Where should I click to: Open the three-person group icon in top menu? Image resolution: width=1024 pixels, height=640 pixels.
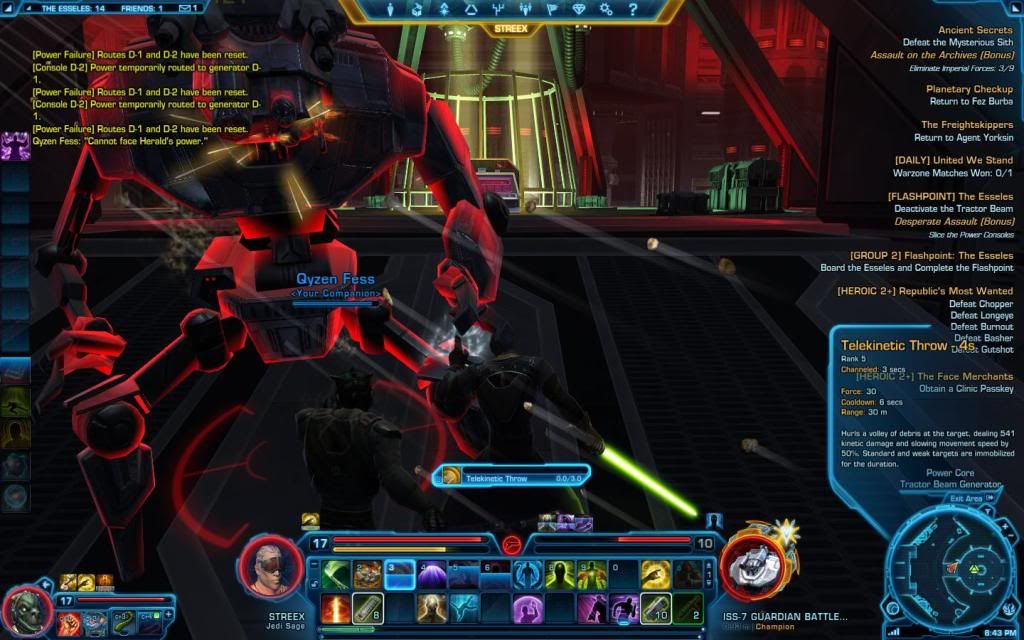pos(525,10)
